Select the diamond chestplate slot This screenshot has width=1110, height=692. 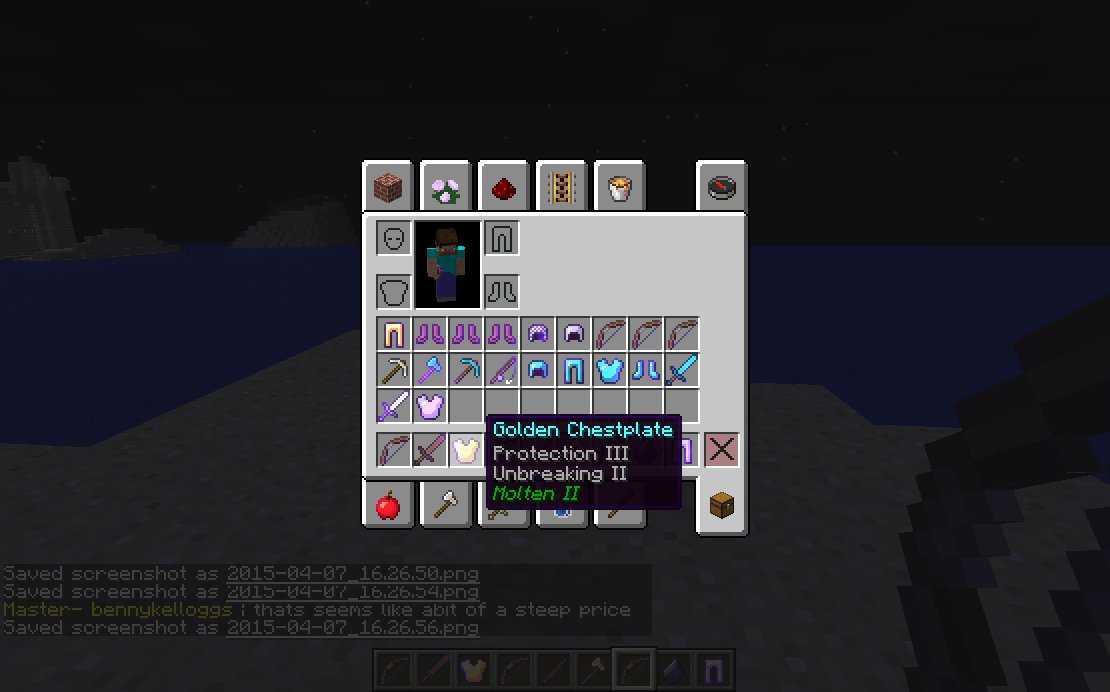point(609,370)
